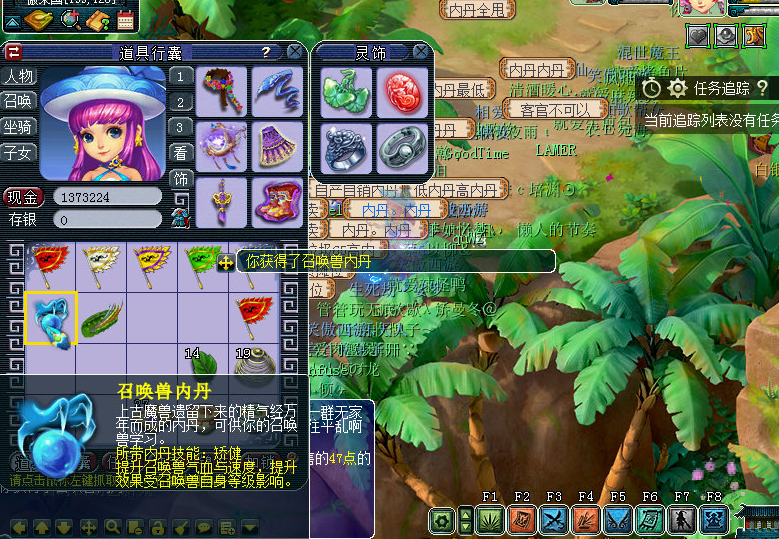This screenshot has width=779, height=539.
Task: Toggle the 饰 accessories button
Action: click(x=180, y=180)
